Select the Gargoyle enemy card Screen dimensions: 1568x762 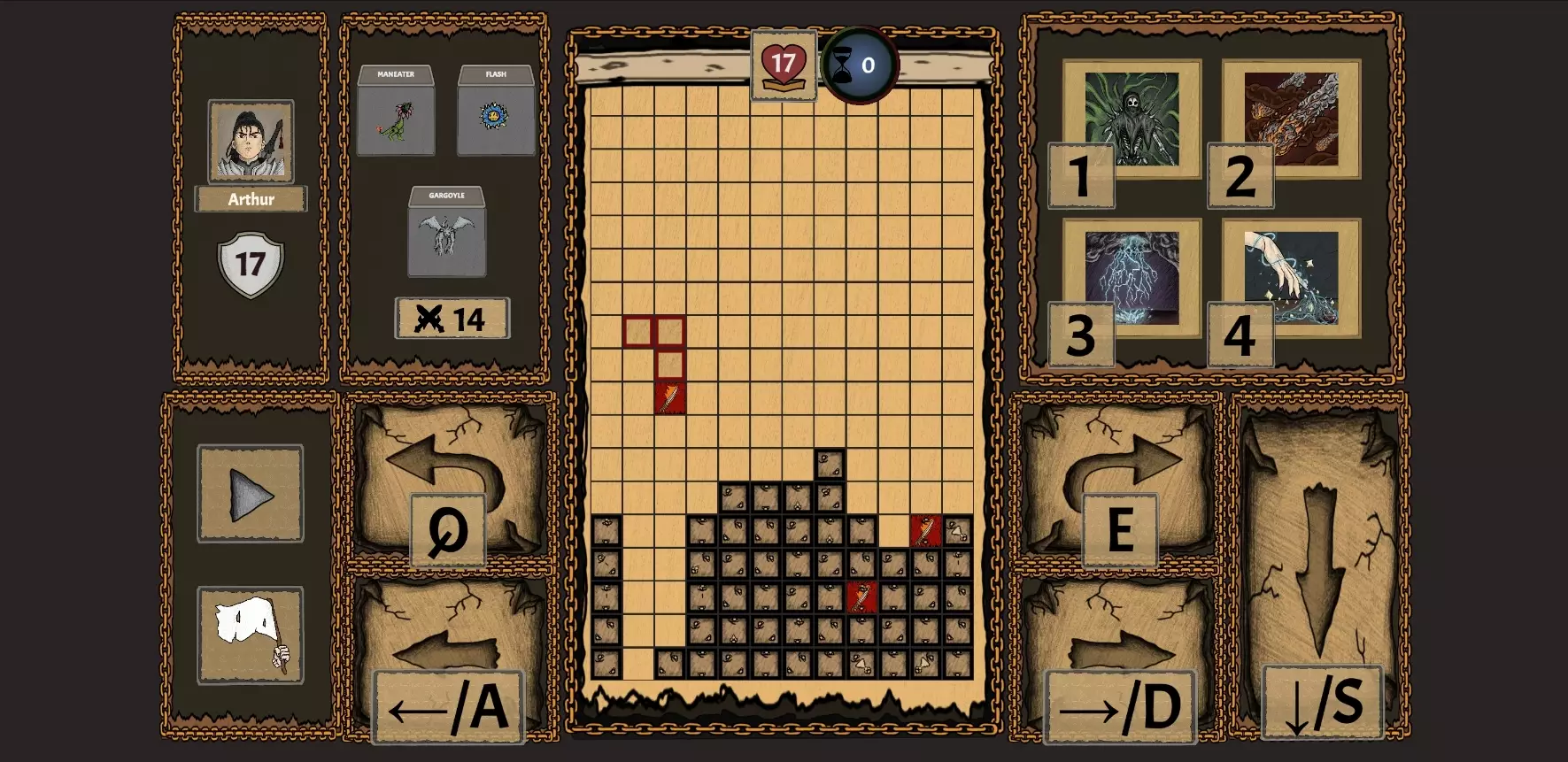tap(444, 237)
